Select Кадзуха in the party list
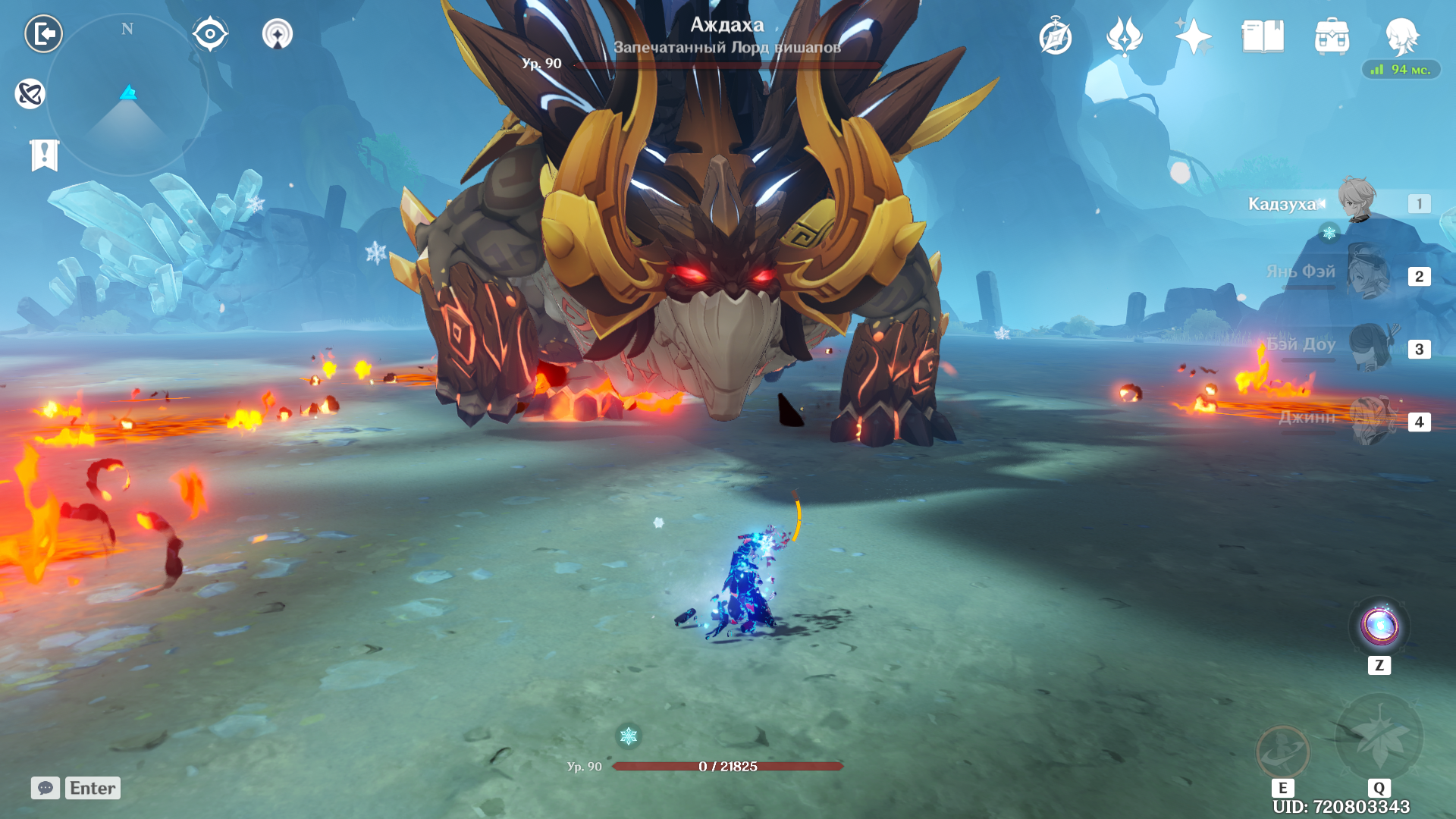 1357,202
